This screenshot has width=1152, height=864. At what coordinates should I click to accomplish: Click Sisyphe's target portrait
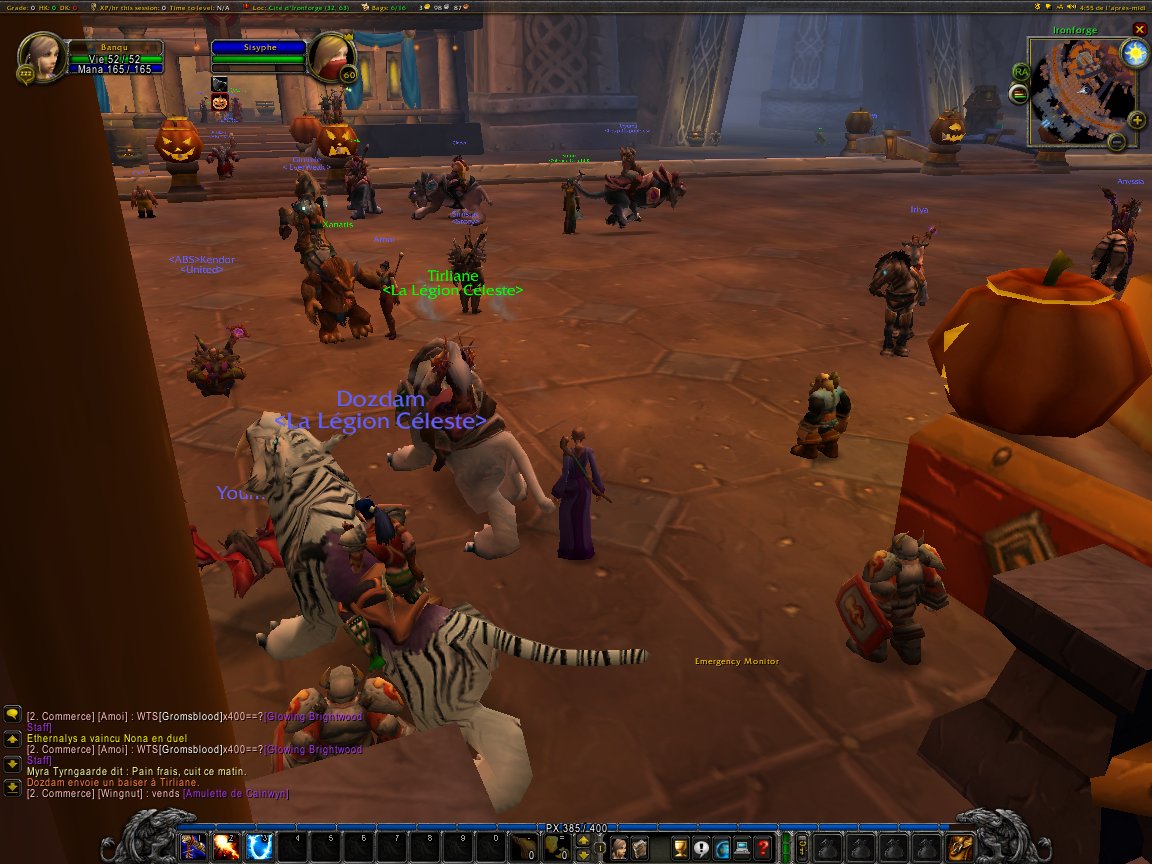tap(331, 57)
